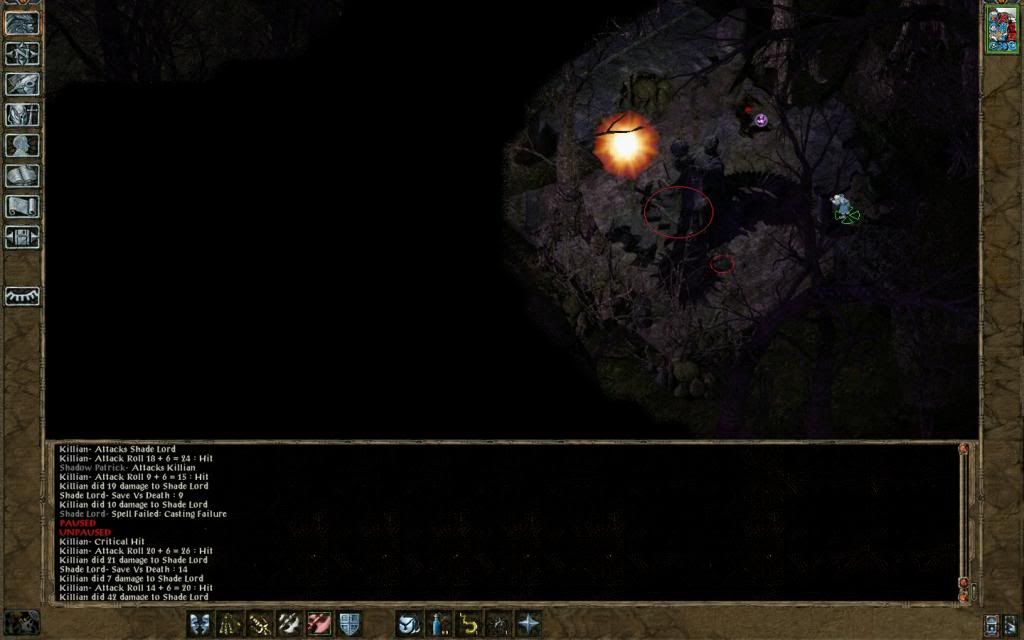
Task: Open the priest scroll
Action: (x=22, y=207)
